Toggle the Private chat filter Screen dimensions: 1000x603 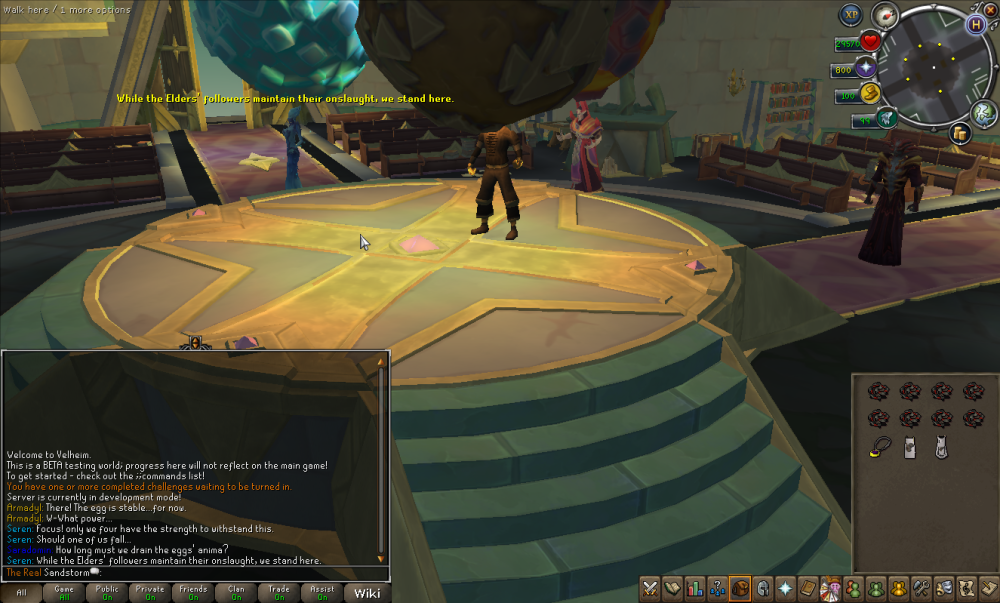(150, 592)
